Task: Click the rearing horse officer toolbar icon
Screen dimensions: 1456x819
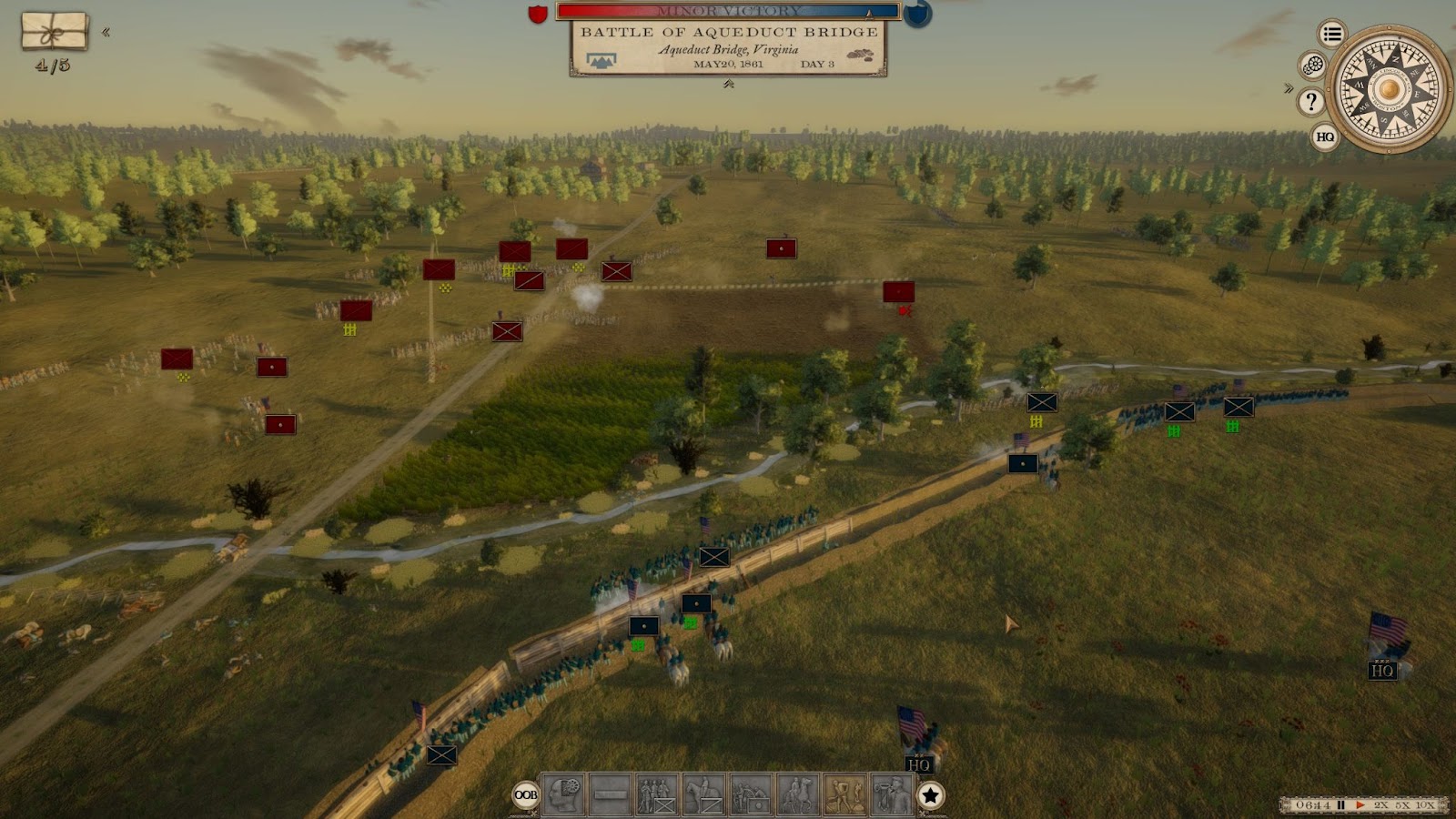Action: [x=798, y=794]
